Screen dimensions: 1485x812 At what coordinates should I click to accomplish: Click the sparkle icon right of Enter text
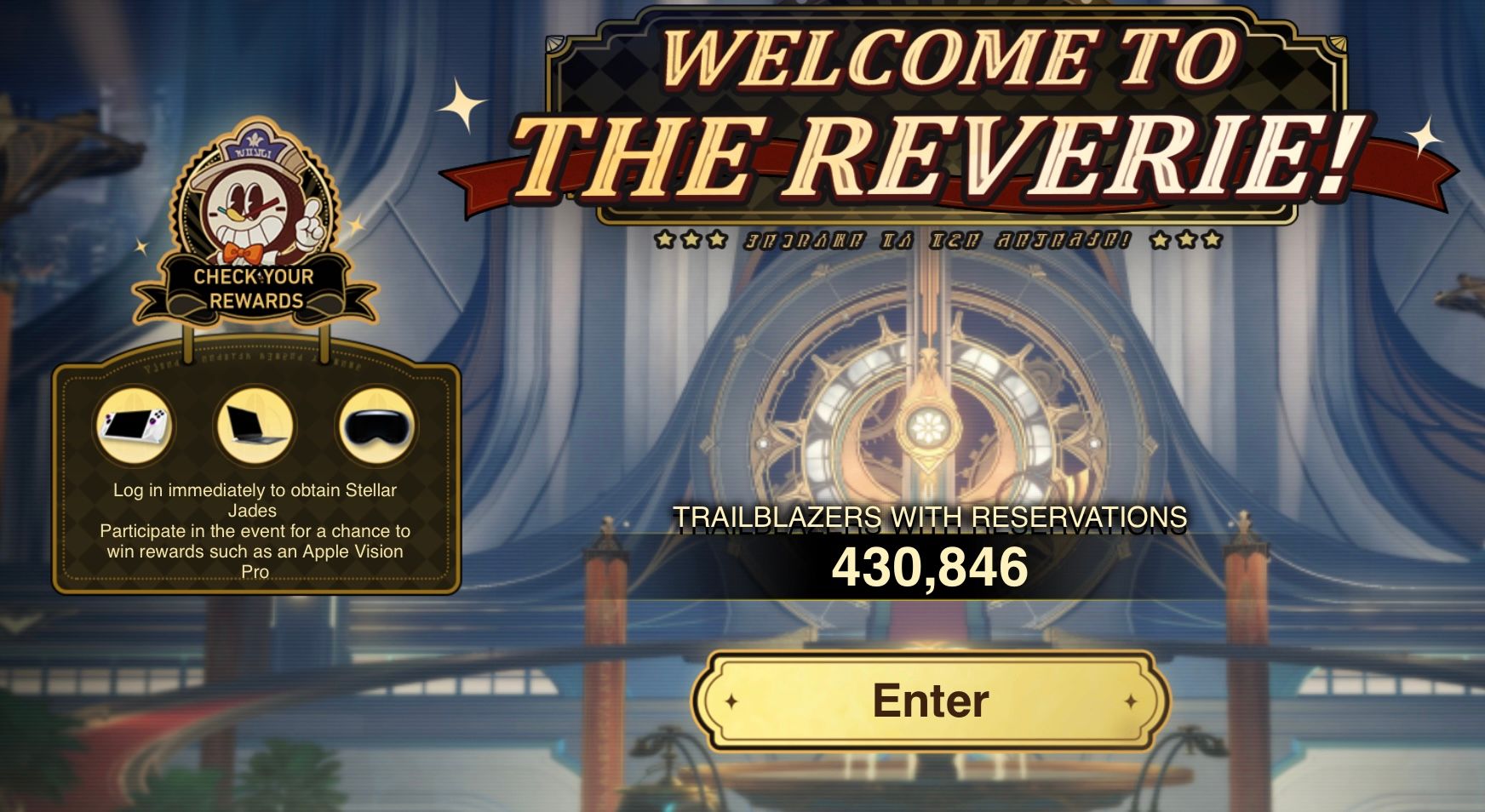point(1132,702)
